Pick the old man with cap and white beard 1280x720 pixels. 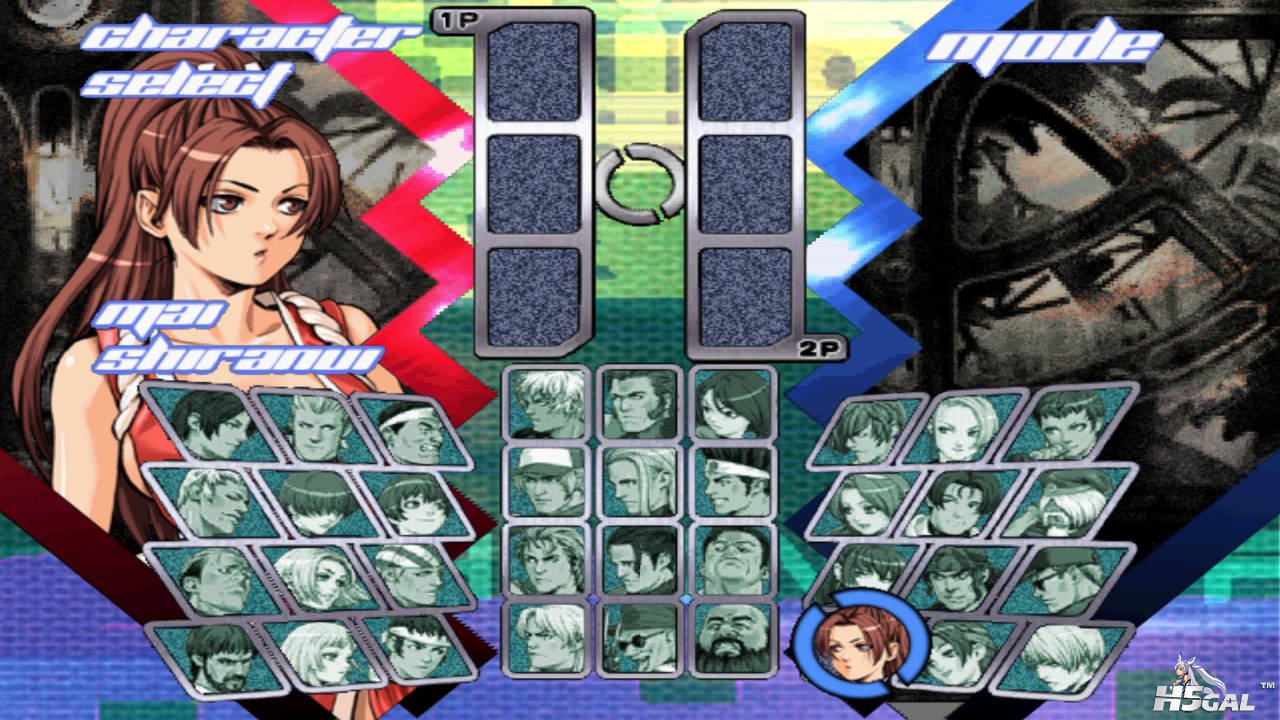click(x=1070, y=499)
